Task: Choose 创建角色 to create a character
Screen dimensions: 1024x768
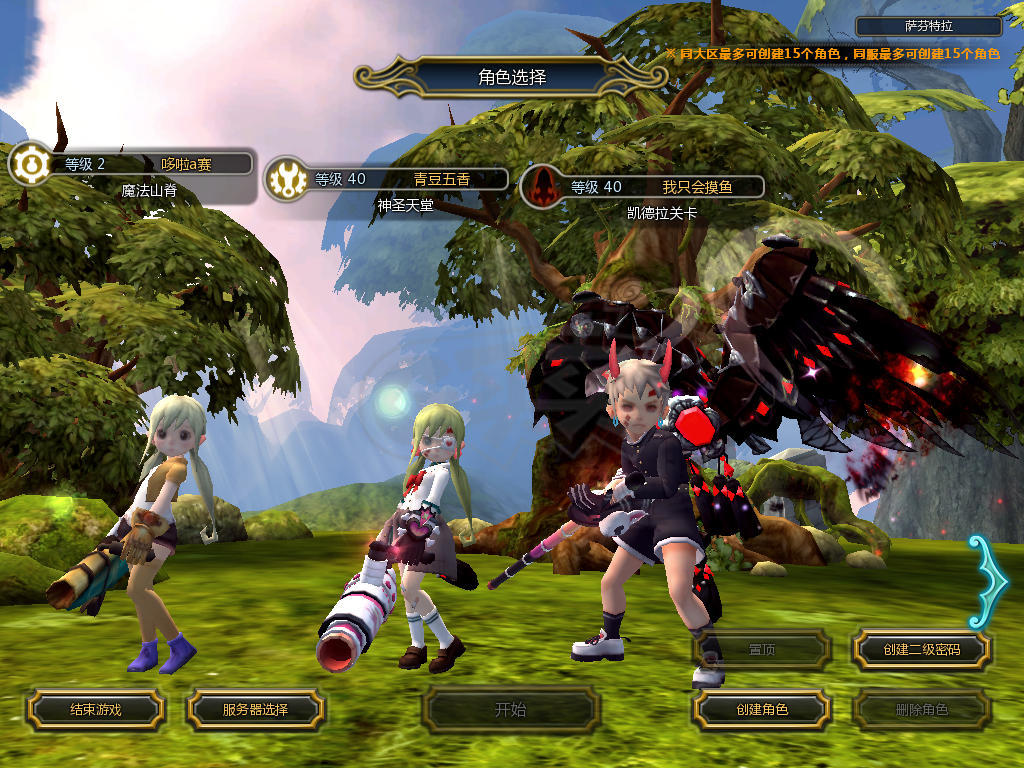Action: click(x=761, y=709)
